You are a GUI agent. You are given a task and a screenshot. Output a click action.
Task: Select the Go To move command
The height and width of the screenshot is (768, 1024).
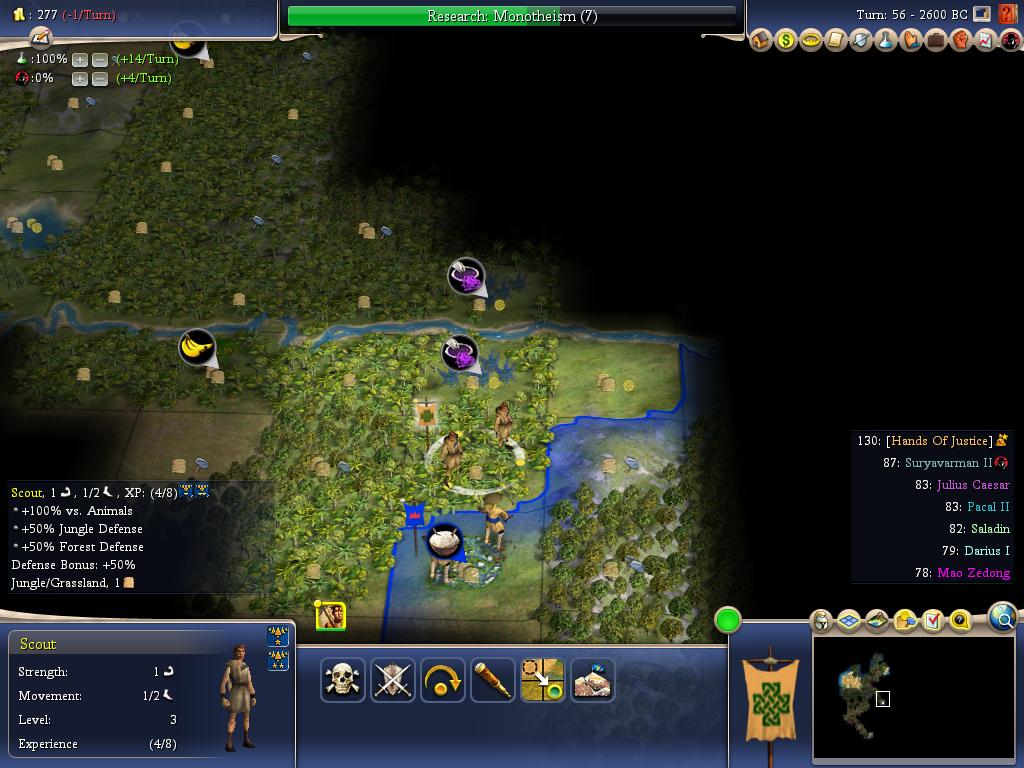point(542,680)
